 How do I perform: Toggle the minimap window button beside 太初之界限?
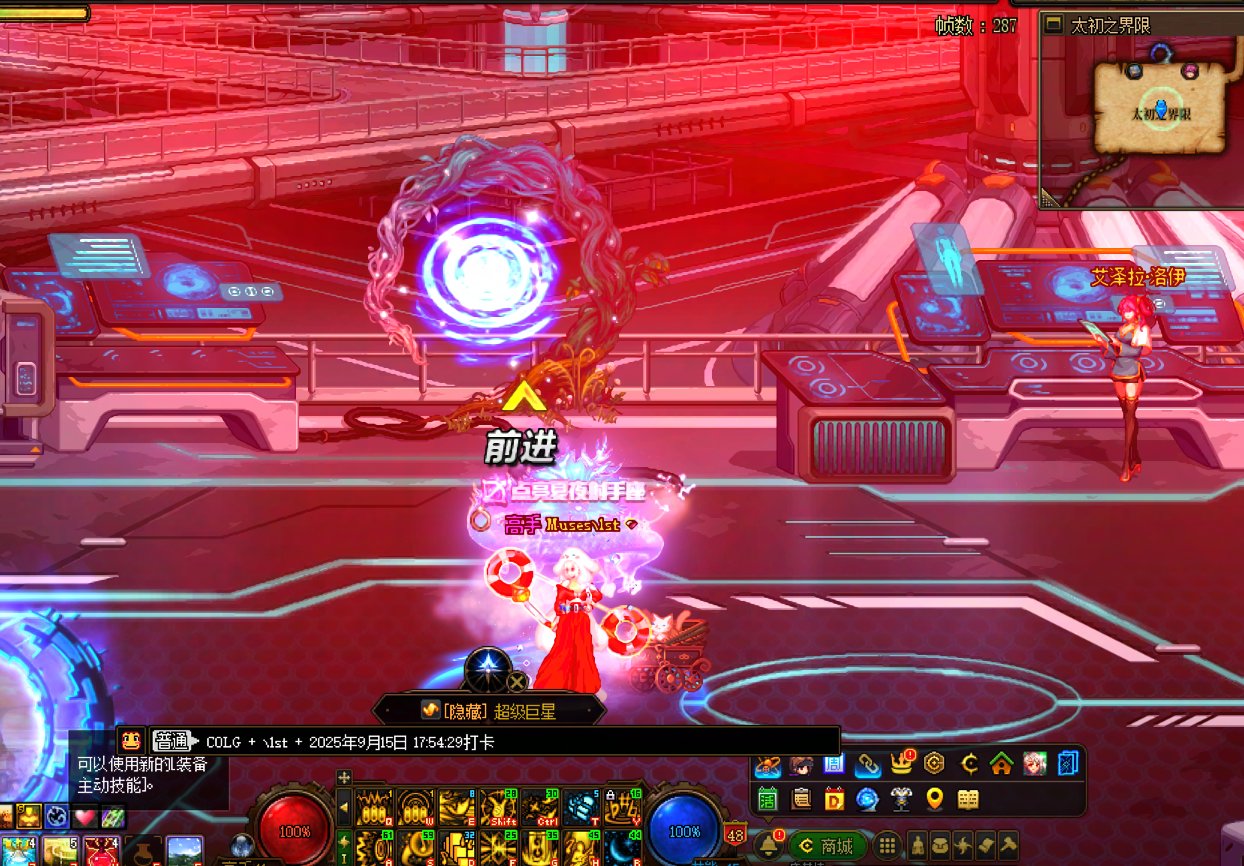click(1053, 25)
